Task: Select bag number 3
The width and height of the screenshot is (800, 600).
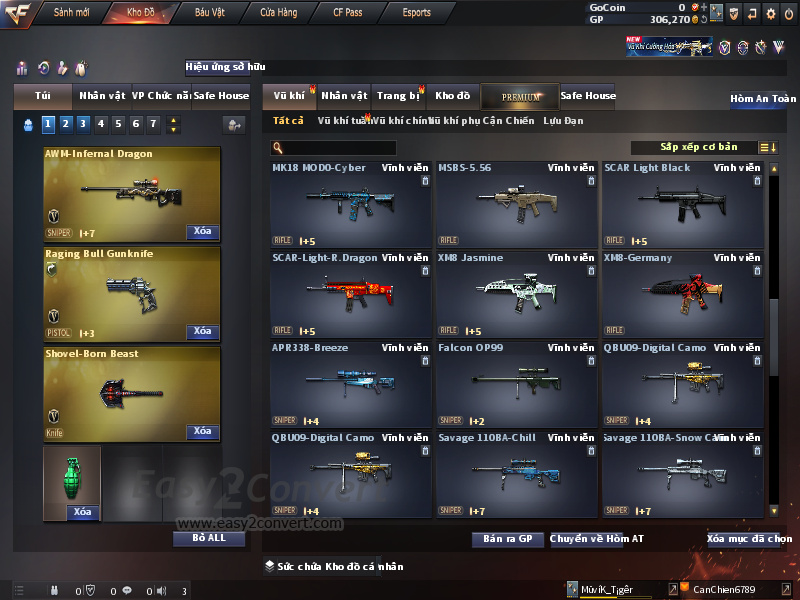Action: click(x=83, y=124)
